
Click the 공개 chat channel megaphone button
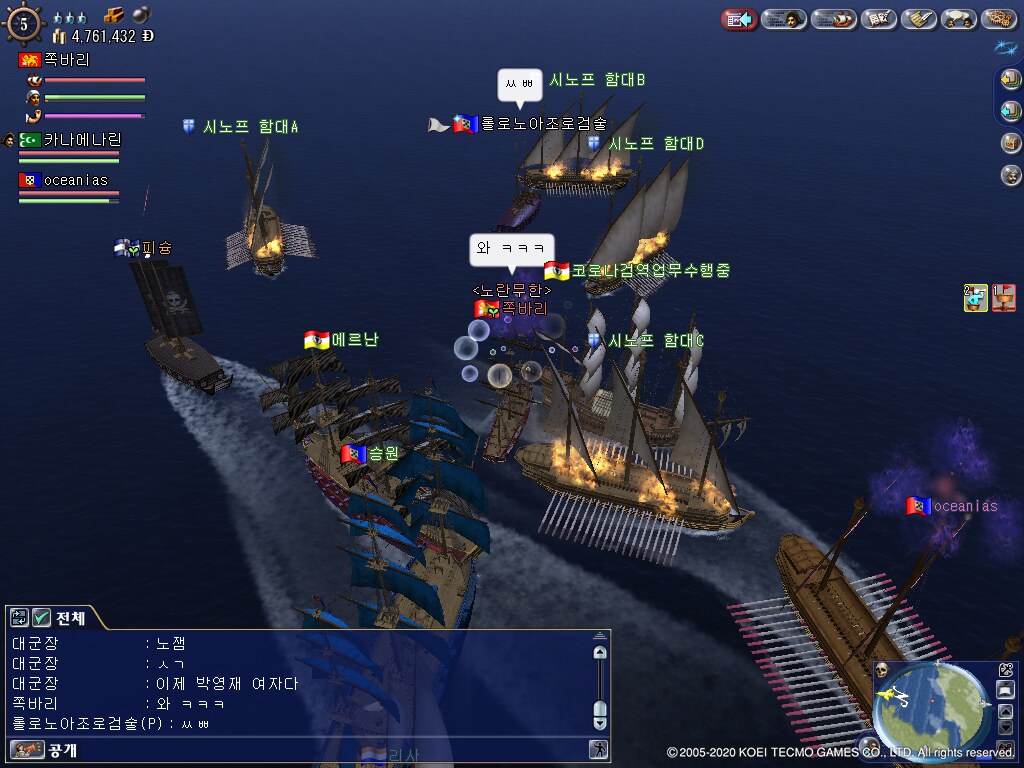(x=28, y=749)
